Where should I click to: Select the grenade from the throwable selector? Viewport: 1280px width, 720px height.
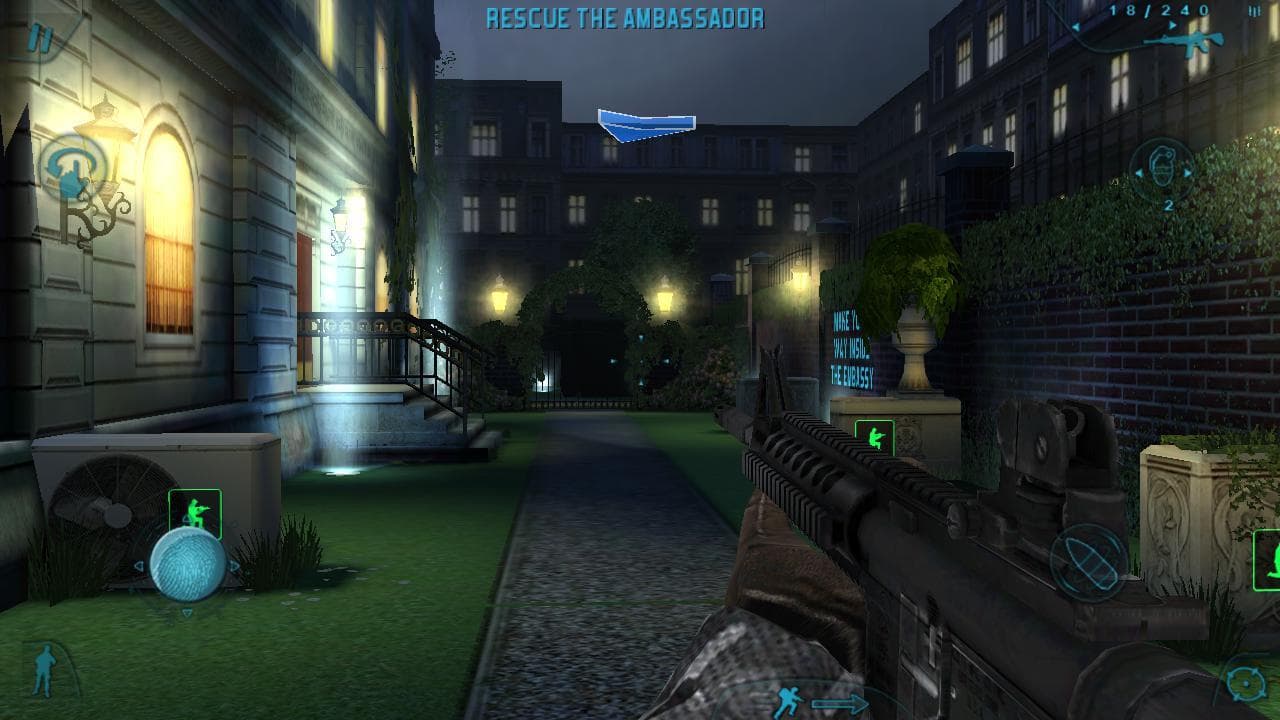1163,166
